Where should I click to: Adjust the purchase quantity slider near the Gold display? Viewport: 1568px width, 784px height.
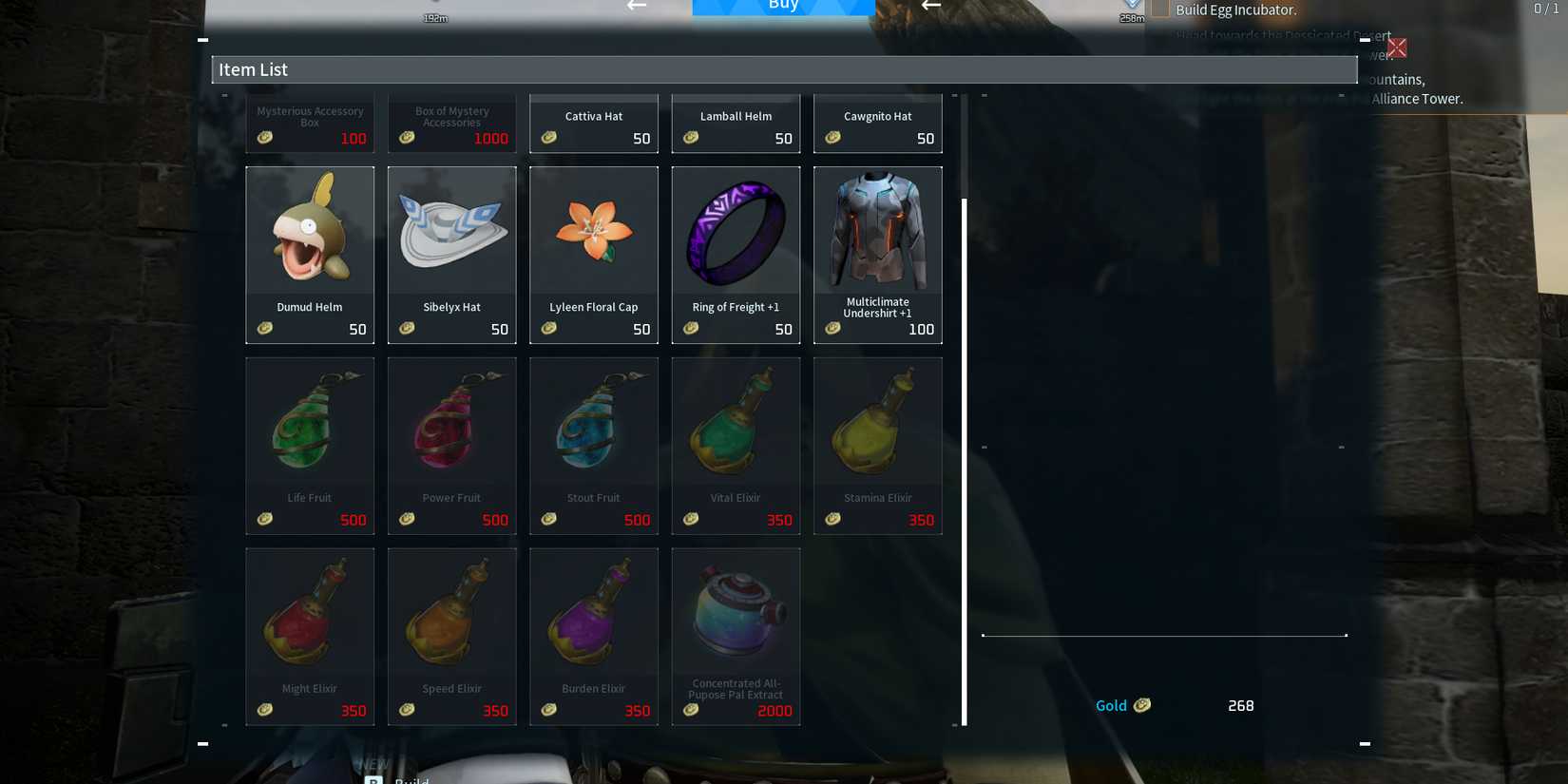(1165, 634)
